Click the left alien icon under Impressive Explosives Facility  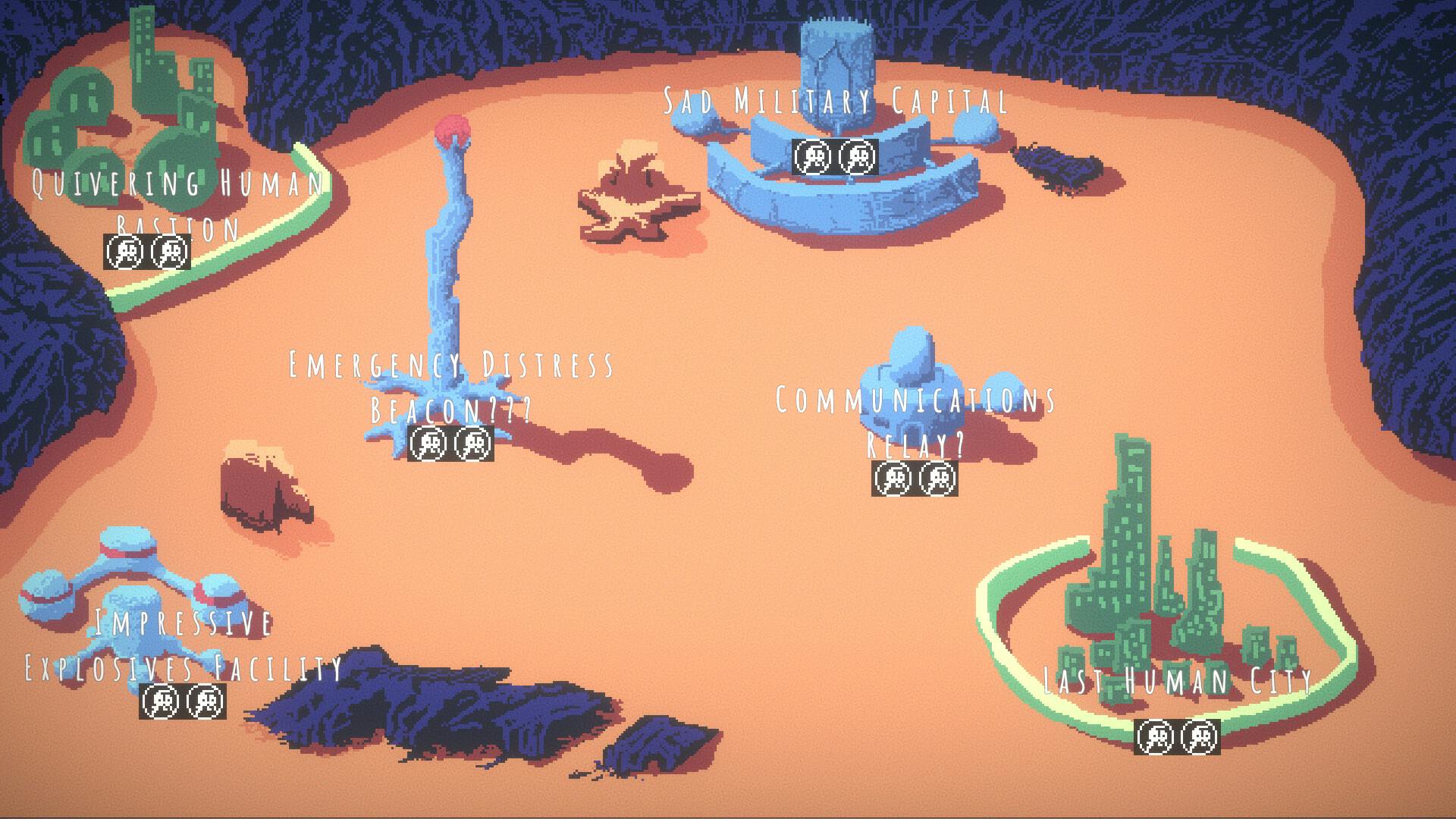click(161, 702)
